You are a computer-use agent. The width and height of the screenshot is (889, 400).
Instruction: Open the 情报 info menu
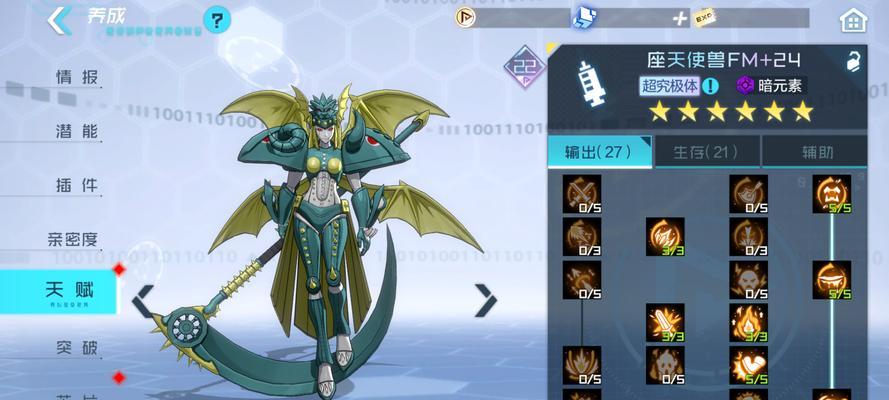coord(76,77)
